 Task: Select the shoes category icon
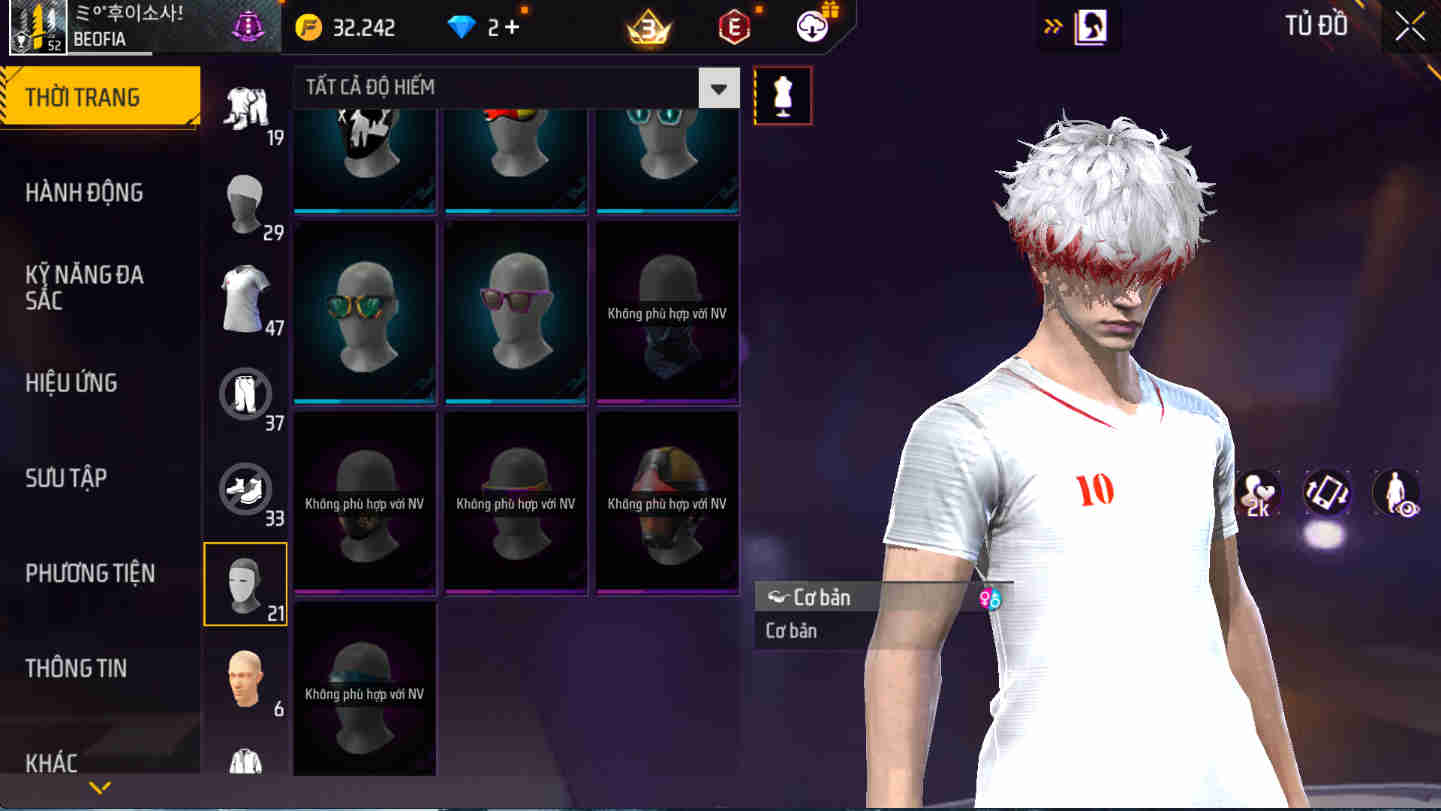pyautogui.click(x=245, y=488)
